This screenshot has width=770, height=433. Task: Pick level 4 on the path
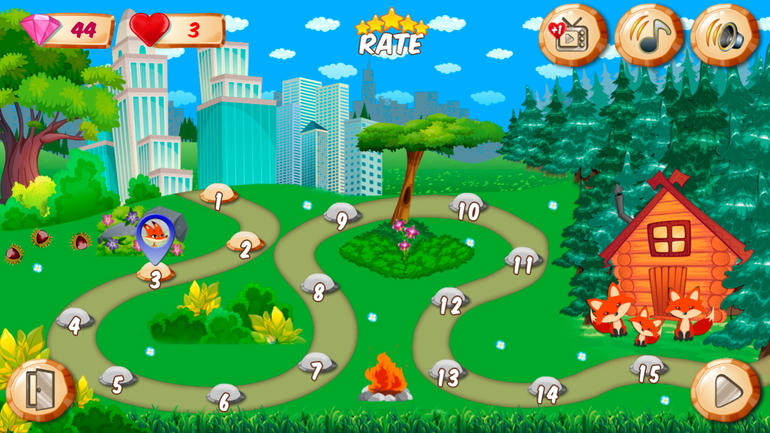75,321
